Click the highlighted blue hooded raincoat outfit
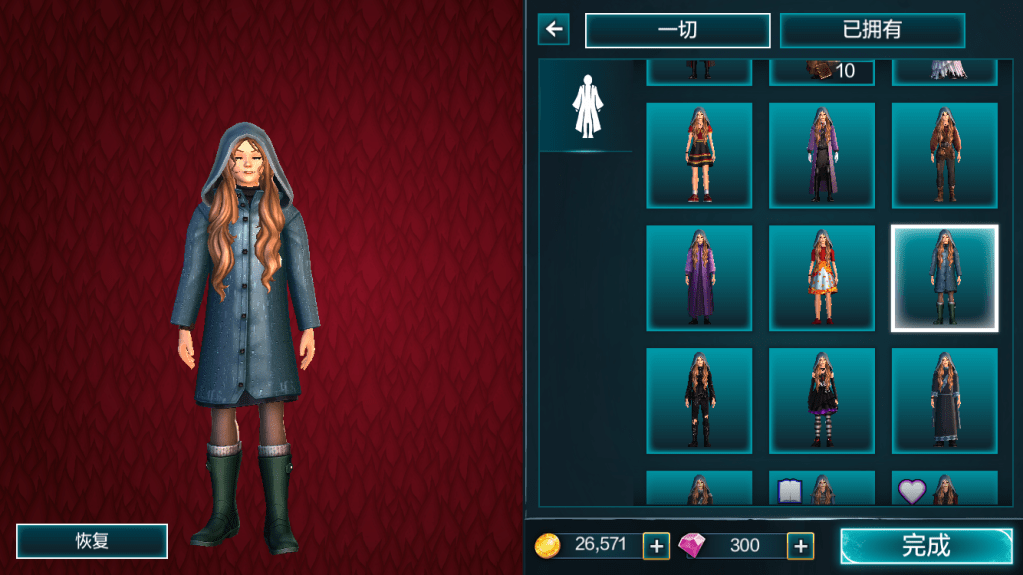Screen dimensions: 1023x575 point(944,278)
